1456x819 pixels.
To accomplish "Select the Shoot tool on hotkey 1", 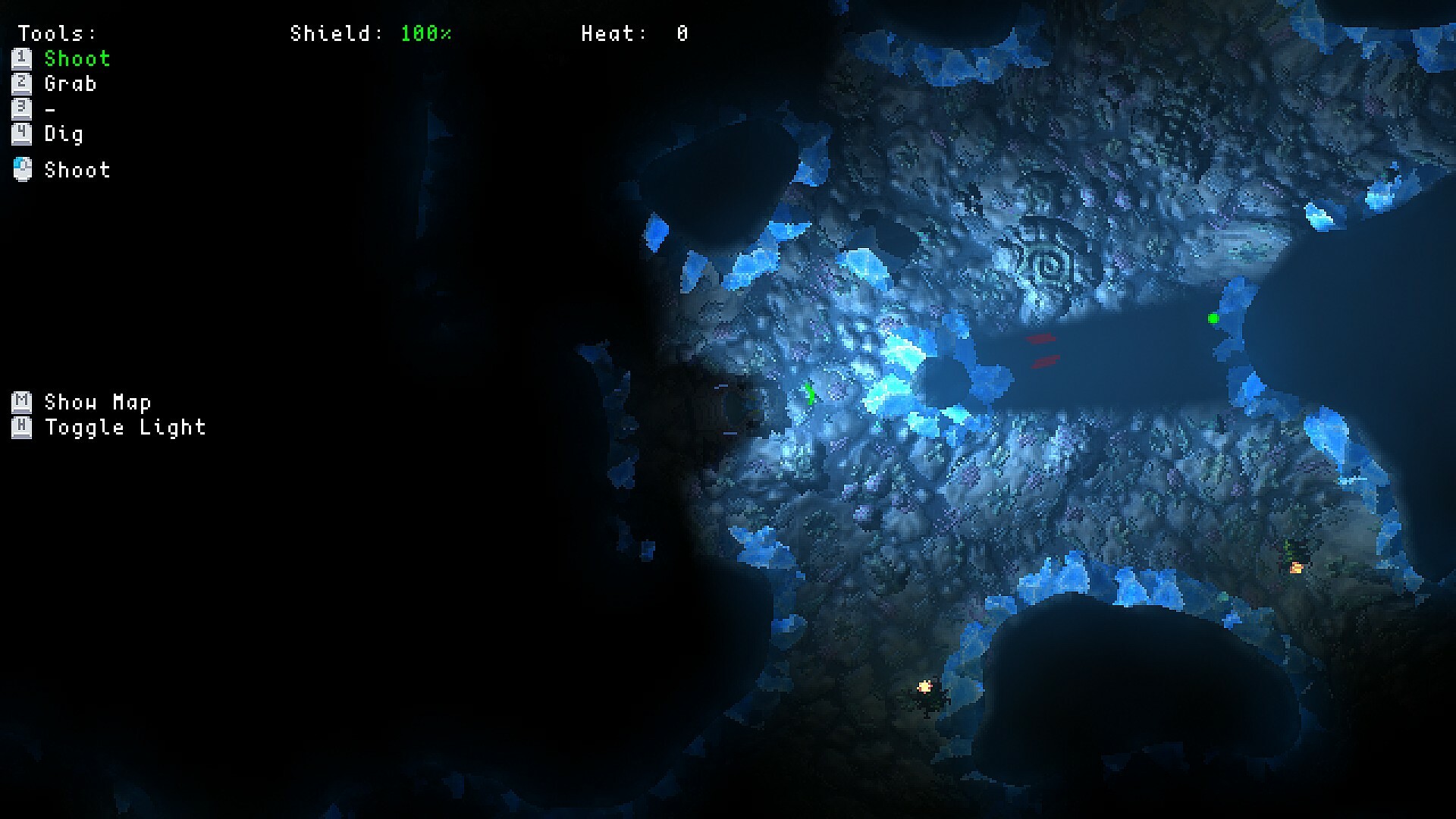I will pos(23,58).
